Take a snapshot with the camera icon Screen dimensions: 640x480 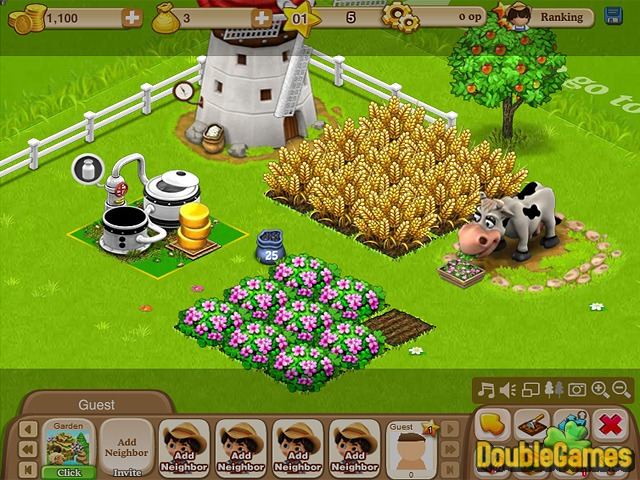[576, 390]
